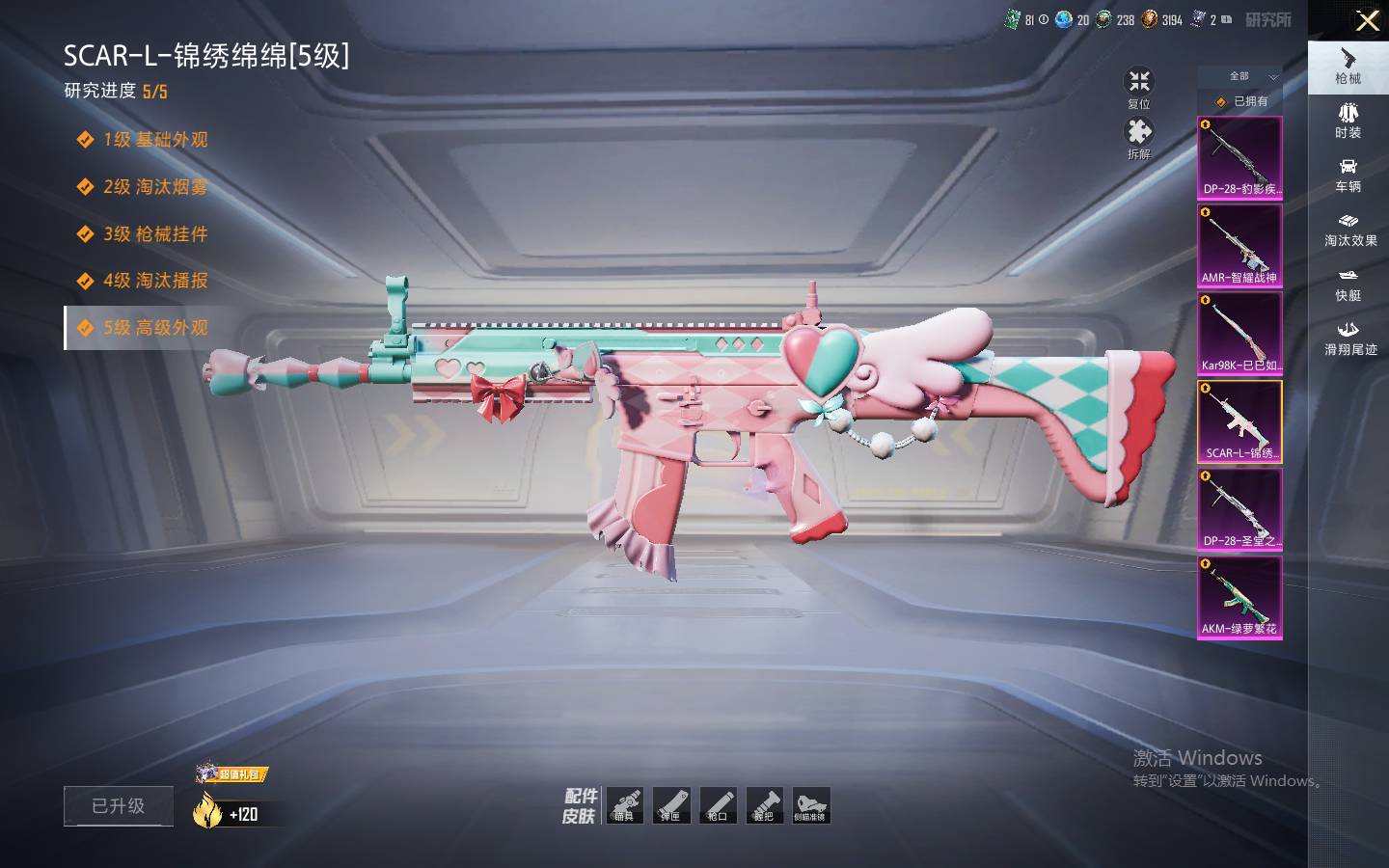Image resolution: width=1389 pixels, height=868 pixels.
Task: Open the 淘汰效果 elimination effects tab
Action: point(1348,229)
